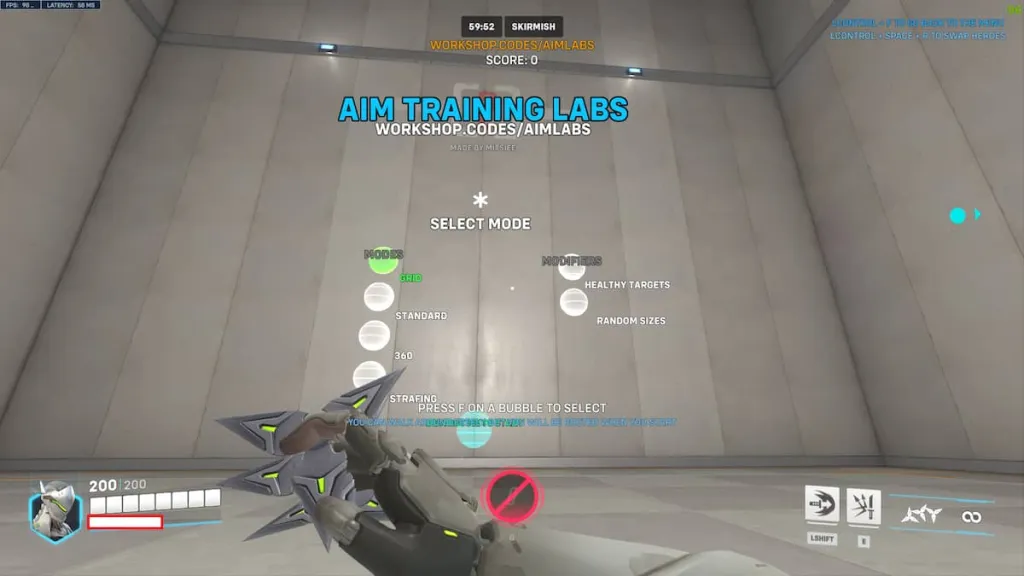Select the Strafing mode bubble

(x=369, y=376)
